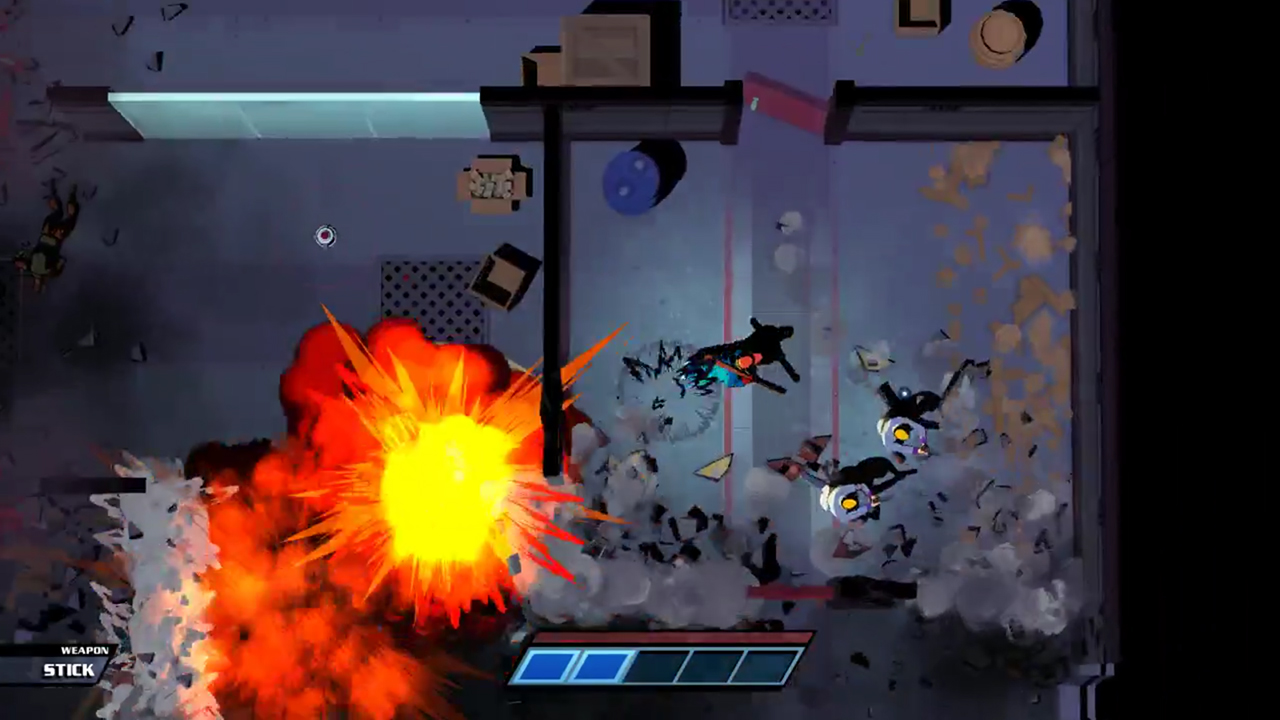
Task: Click the player character lunging with the stick
Action: pos(745,360)
